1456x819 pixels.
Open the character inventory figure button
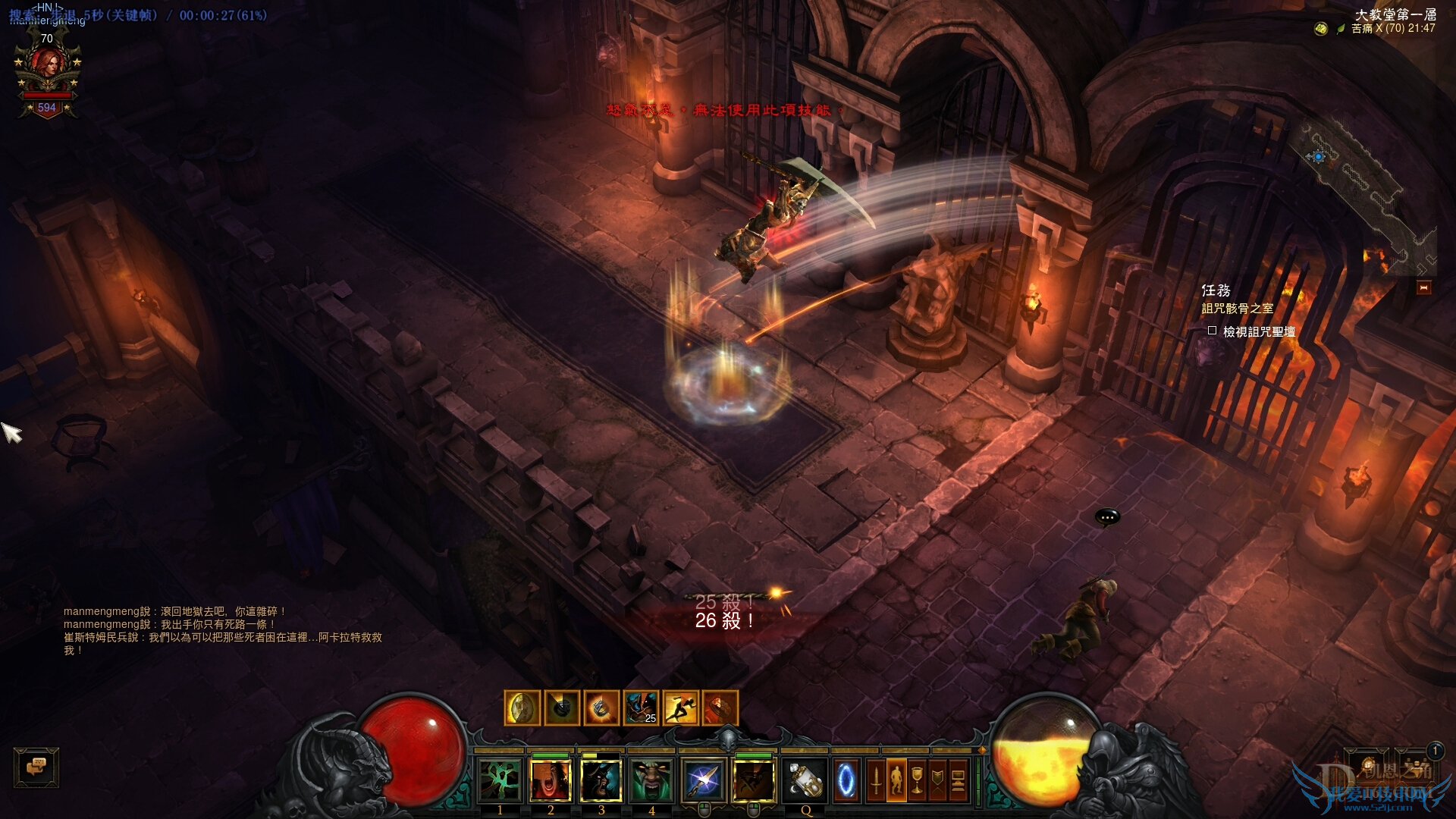(x=896, y=780)
